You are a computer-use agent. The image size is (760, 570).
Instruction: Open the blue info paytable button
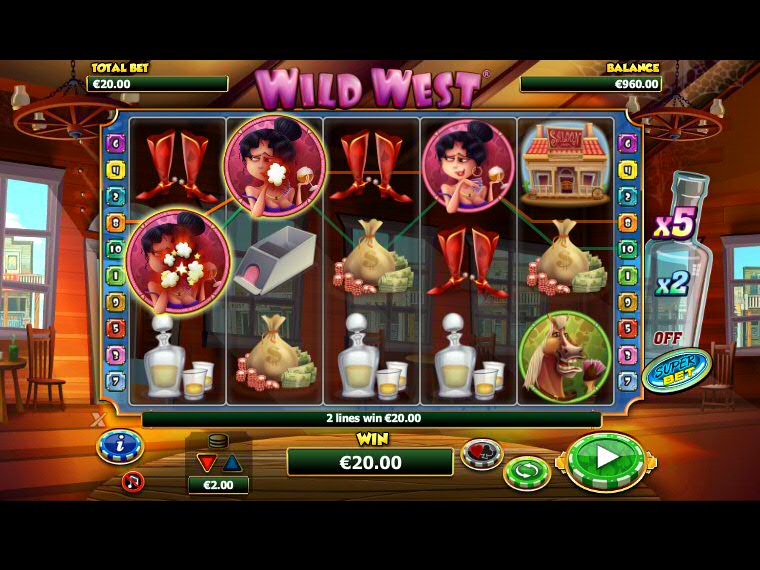tap(120, 445)
